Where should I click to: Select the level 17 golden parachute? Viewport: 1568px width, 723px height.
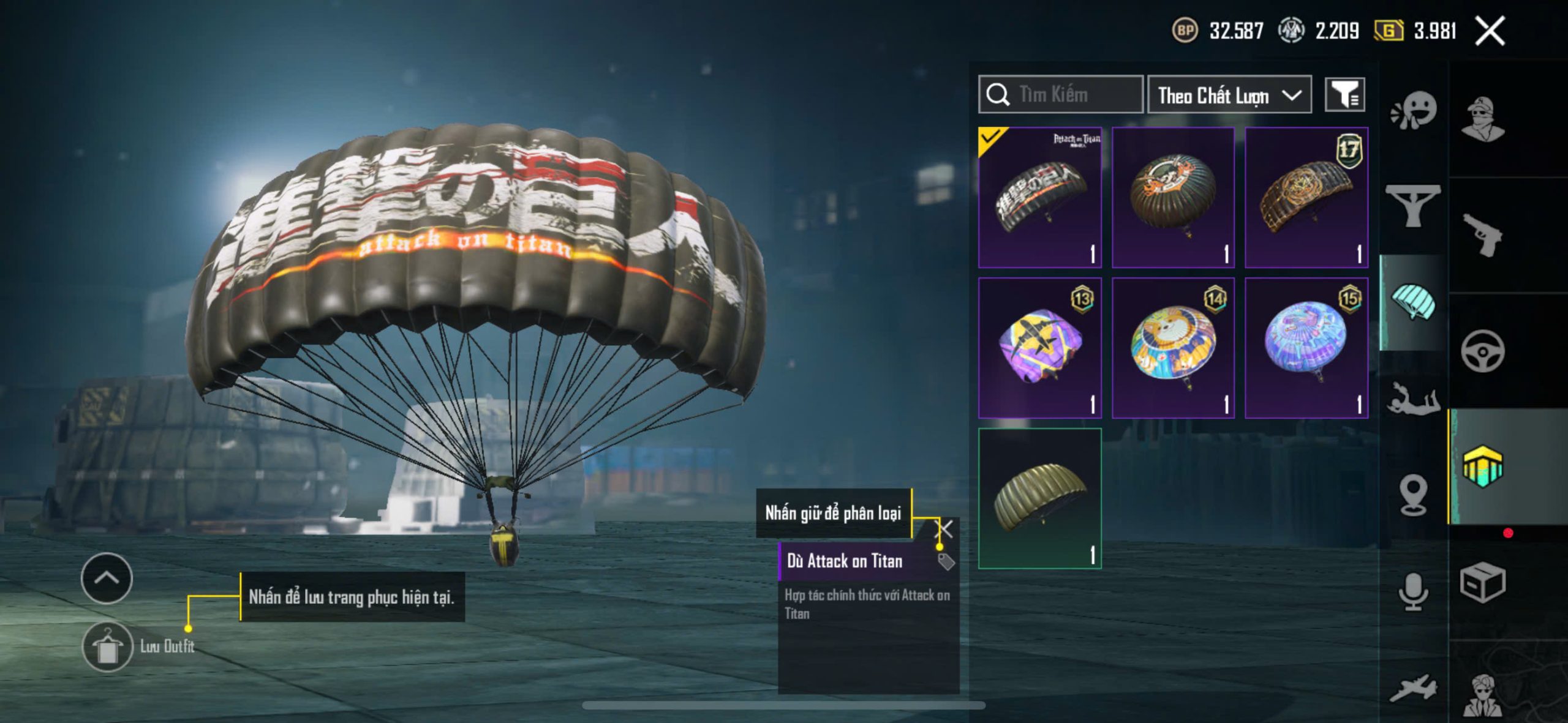tap(1306, 197)
